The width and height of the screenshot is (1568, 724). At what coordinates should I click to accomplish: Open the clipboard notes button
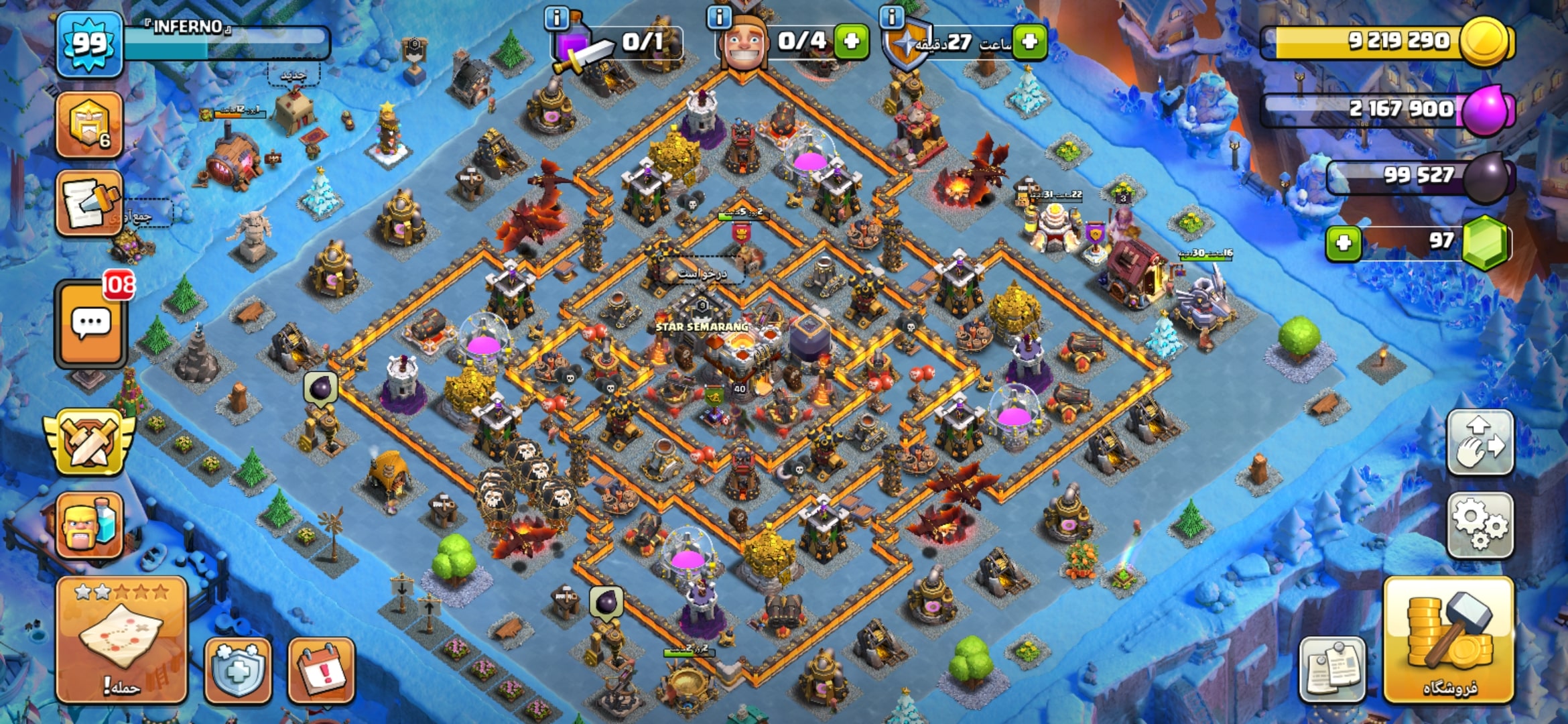[1332, 669]
